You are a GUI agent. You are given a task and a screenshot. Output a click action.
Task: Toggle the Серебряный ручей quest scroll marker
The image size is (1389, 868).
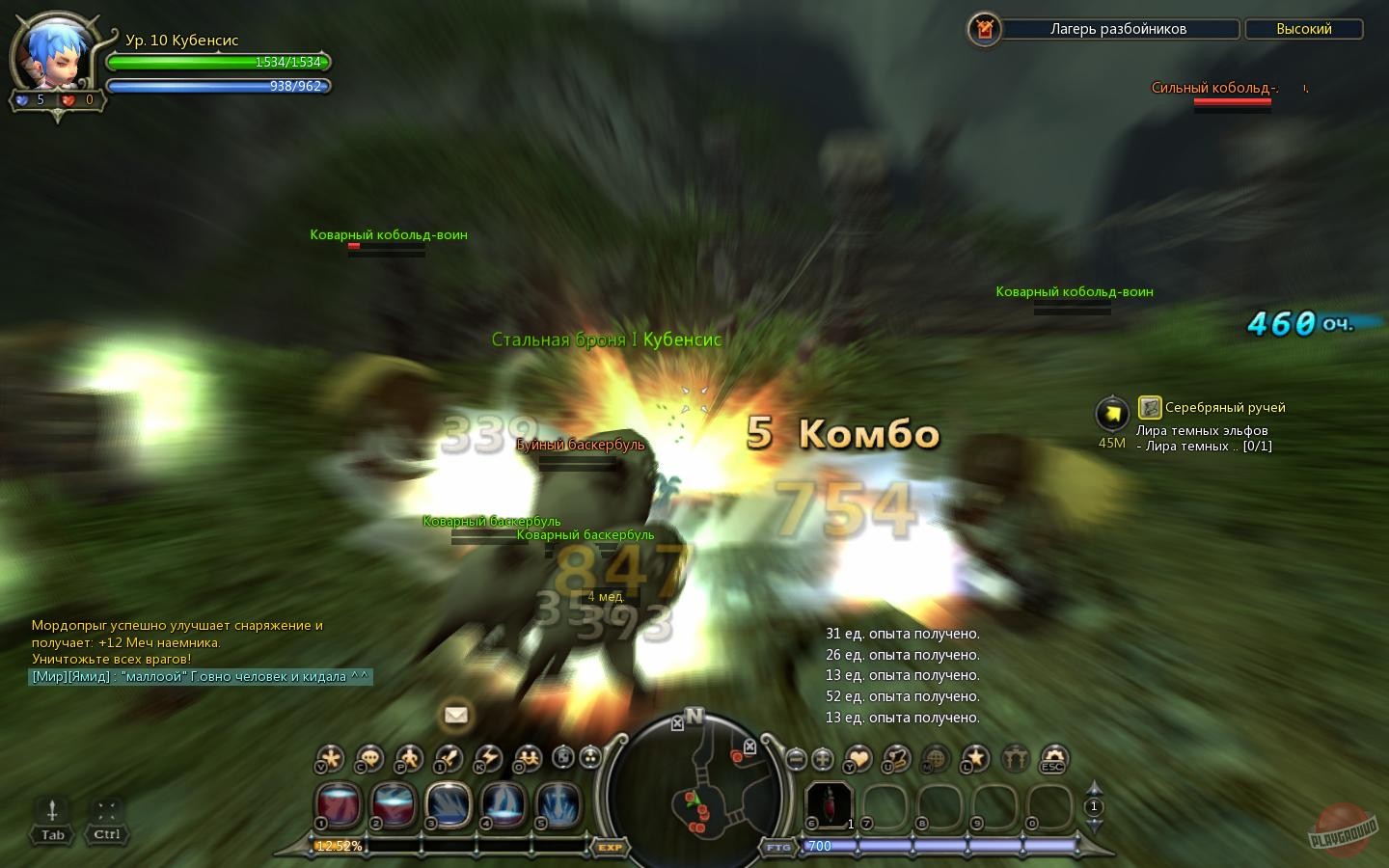coord(1149,406)
